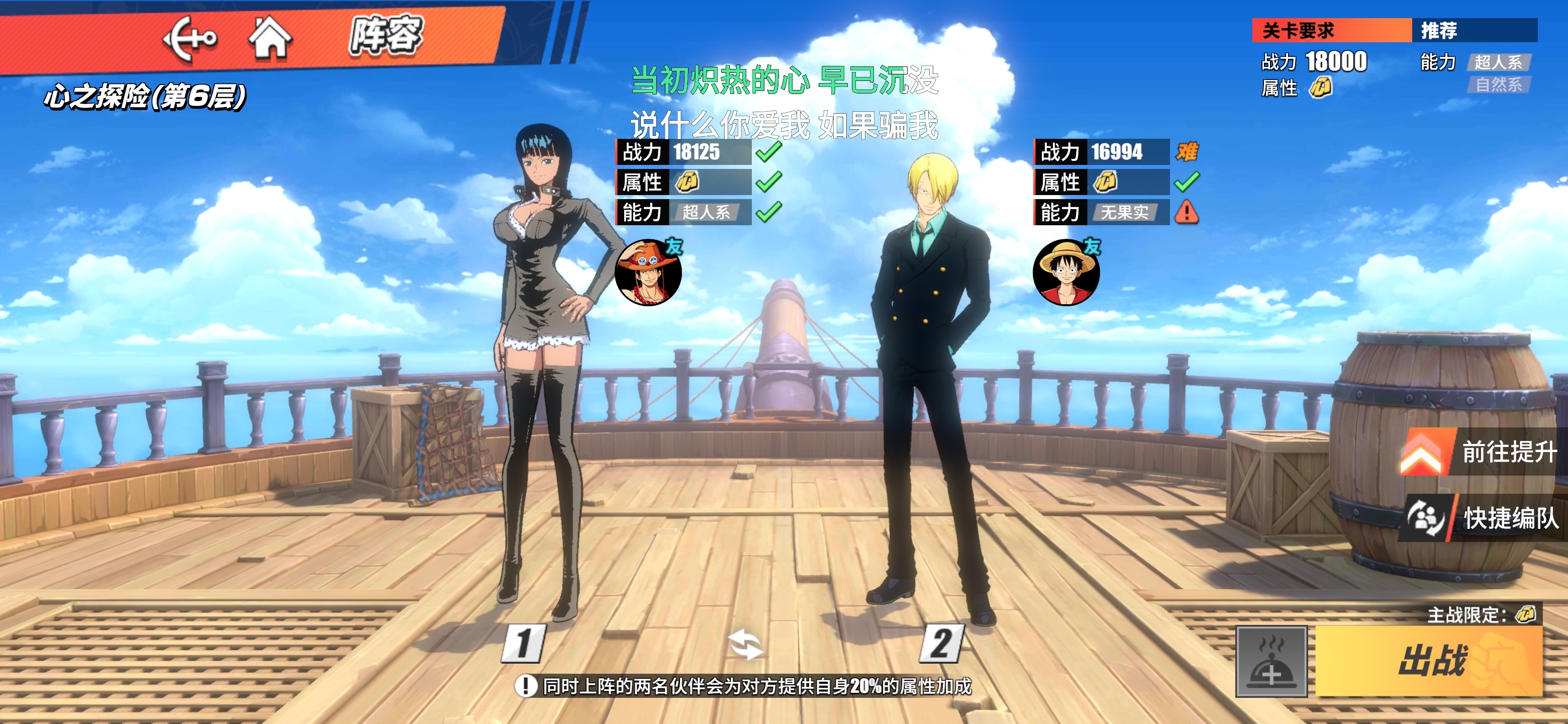This screenshot has height=724, width=1568.
Task: Select the Ace friend support portrait
Action: tap(648, 272)
